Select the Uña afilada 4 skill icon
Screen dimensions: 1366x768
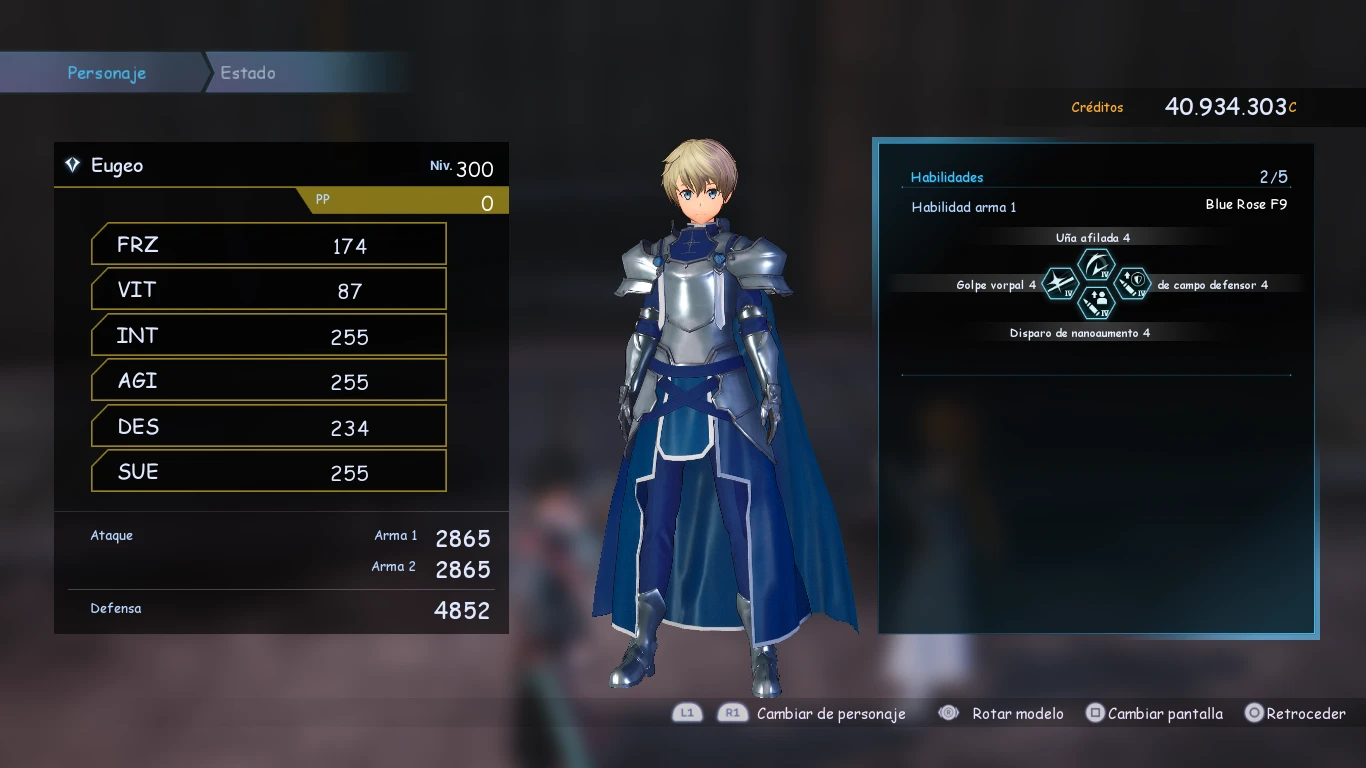1096,265
